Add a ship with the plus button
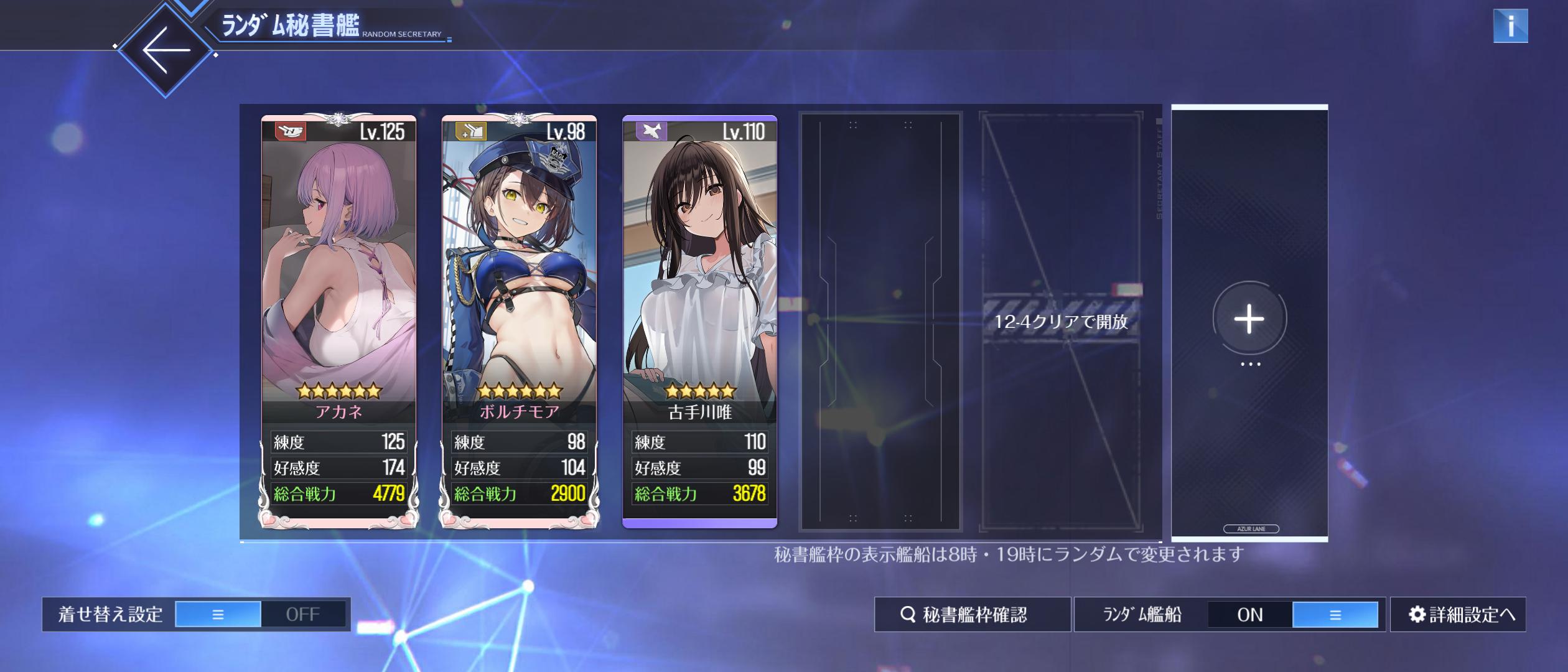 coord(1249,319)
